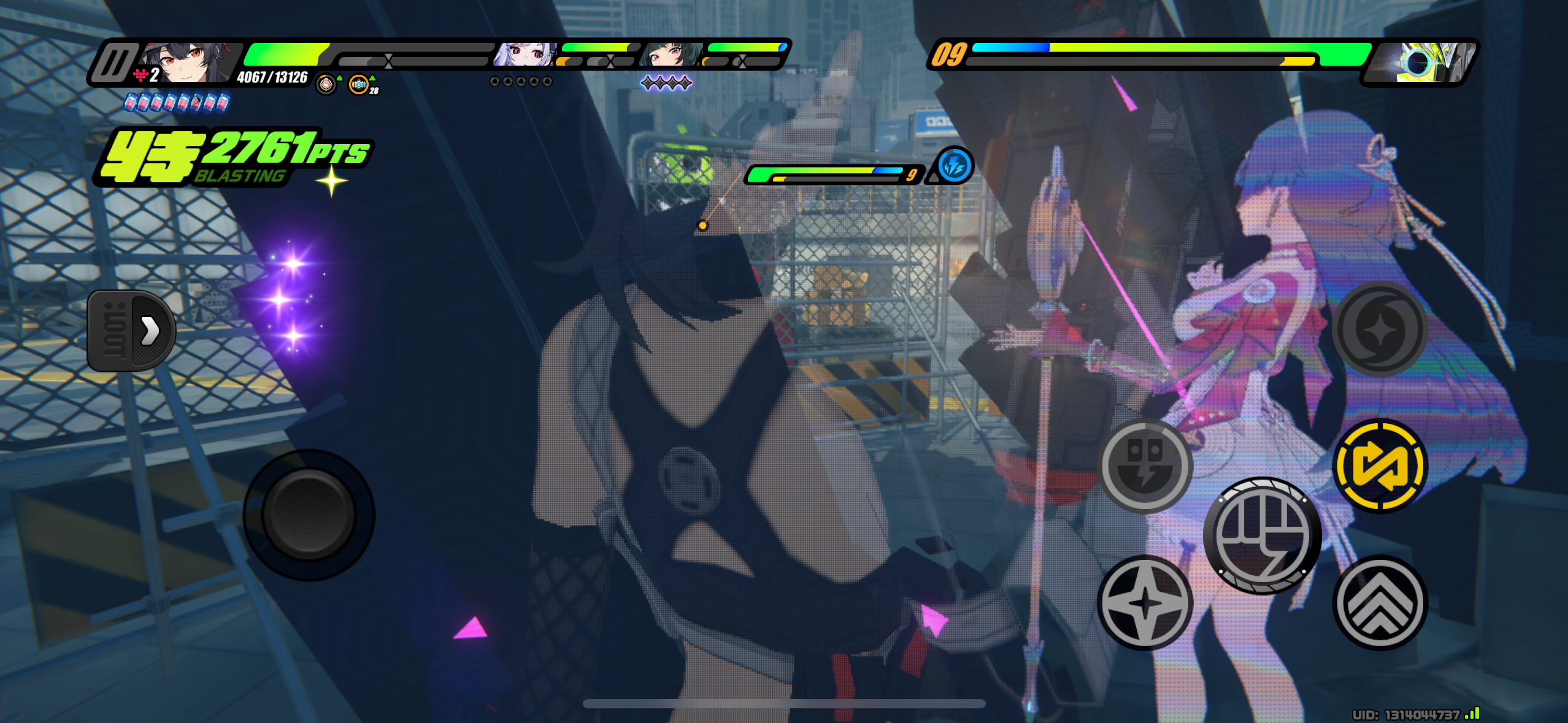1568x723 pixels.
Task: Activate the yellow character swap button
Action: [x=1380, y=466]
